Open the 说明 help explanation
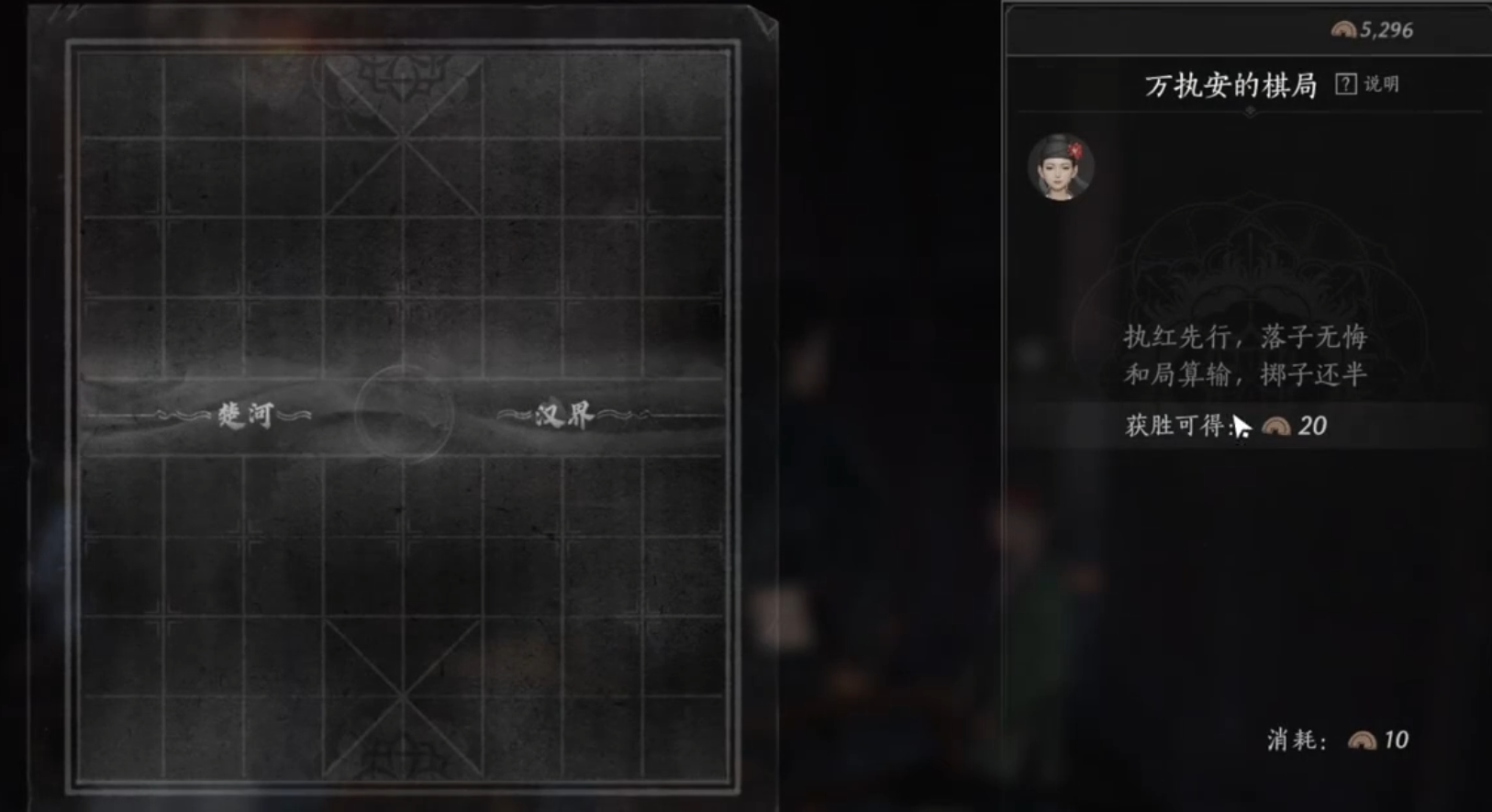This screenshot has height=812, width=1492. (1367, 84)
